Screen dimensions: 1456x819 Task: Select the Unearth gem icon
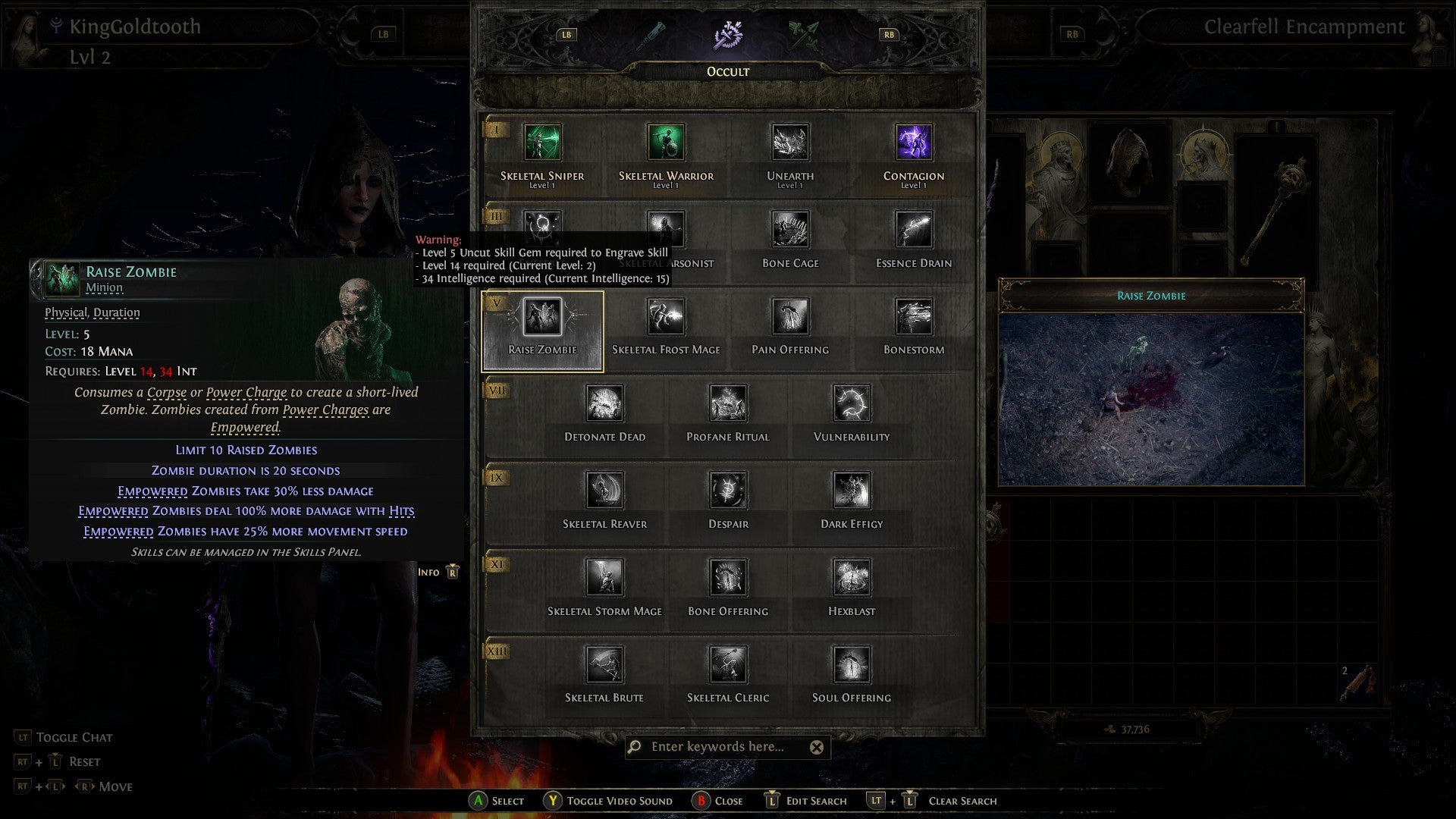pyautogui.click(x=790, y=143)
